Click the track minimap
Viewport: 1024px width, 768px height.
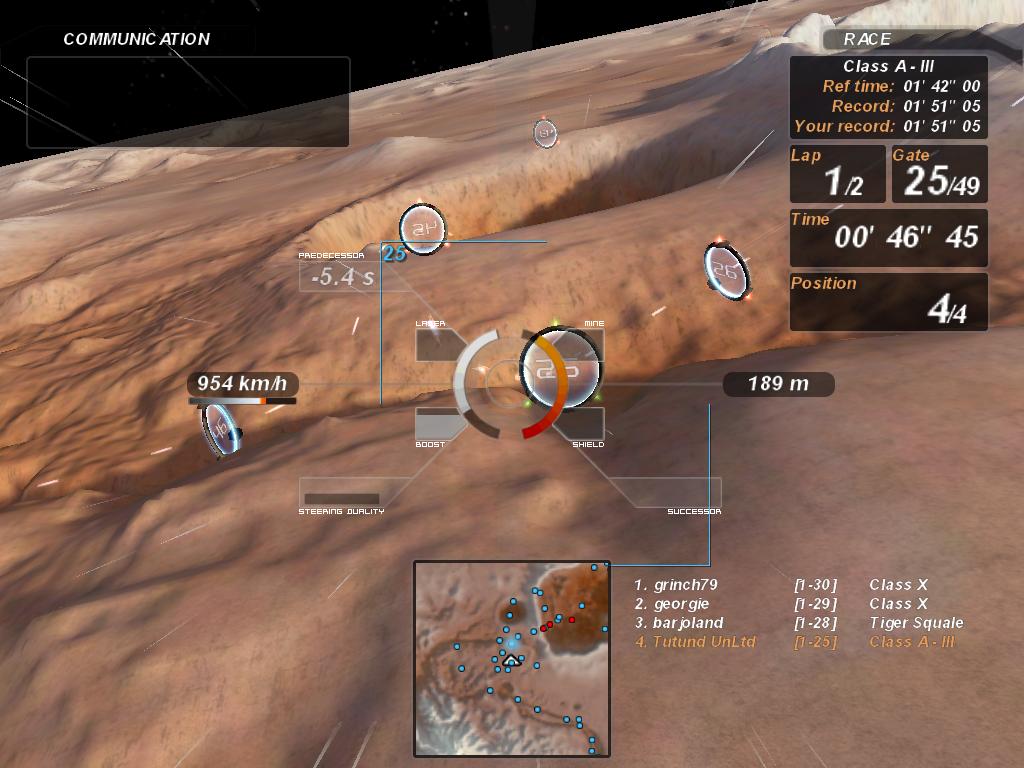512,658
